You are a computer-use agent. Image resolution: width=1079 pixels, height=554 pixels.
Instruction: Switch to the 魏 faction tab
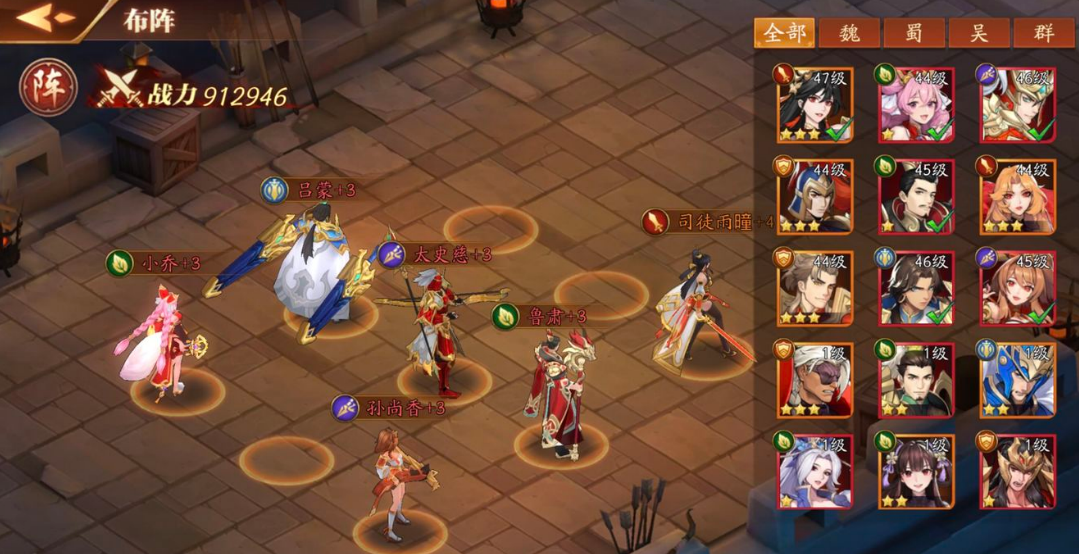(849, 32)
